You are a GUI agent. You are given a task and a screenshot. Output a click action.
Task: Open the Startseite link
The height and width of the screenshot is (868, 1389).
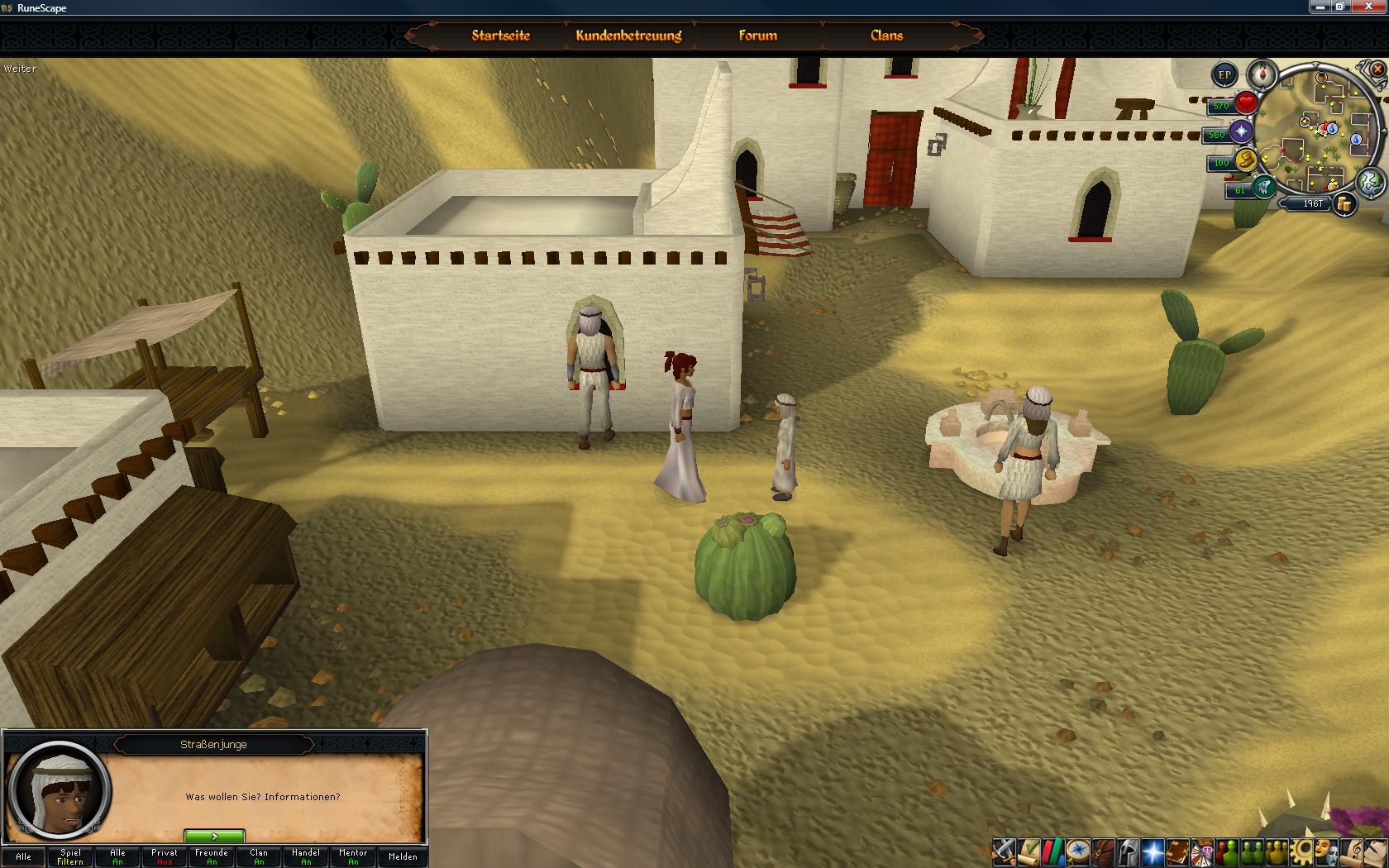click(500, 36)
